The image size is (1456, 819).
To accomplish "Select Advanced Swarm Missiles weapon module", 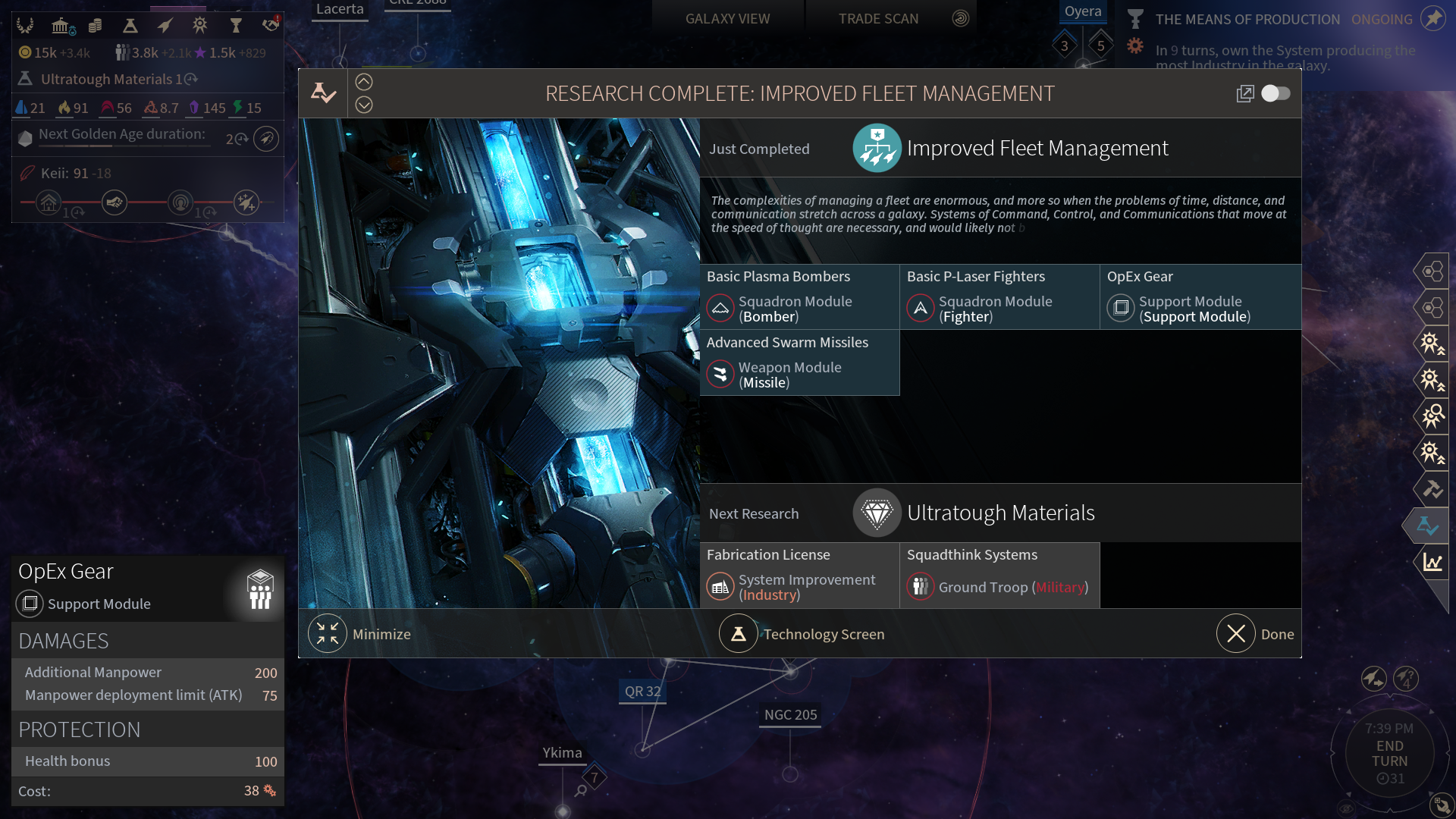I will pyautogui.click(x=799, y=362).
